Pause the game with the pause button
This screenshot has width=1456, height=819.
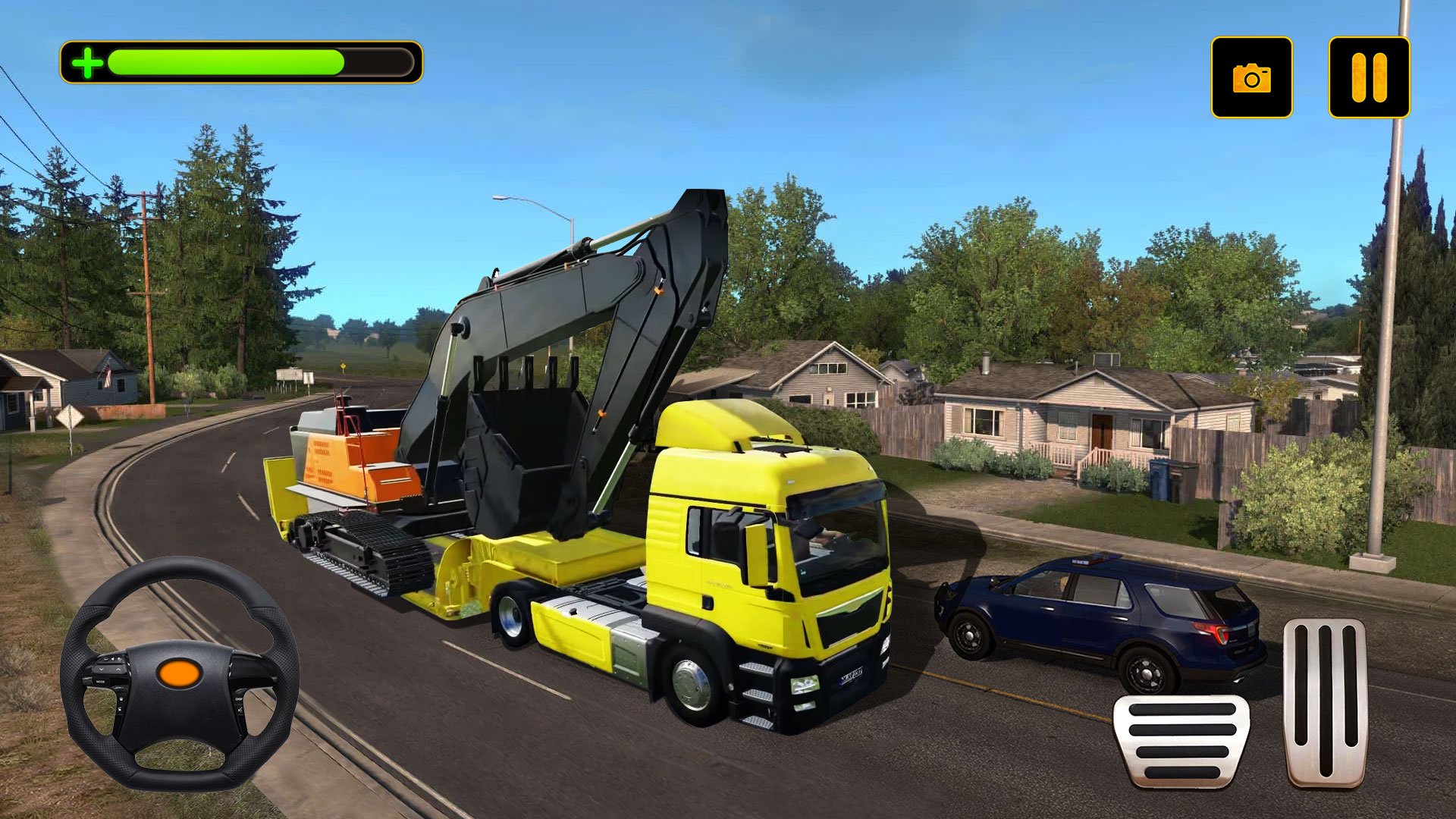(x=1369, y=77)
